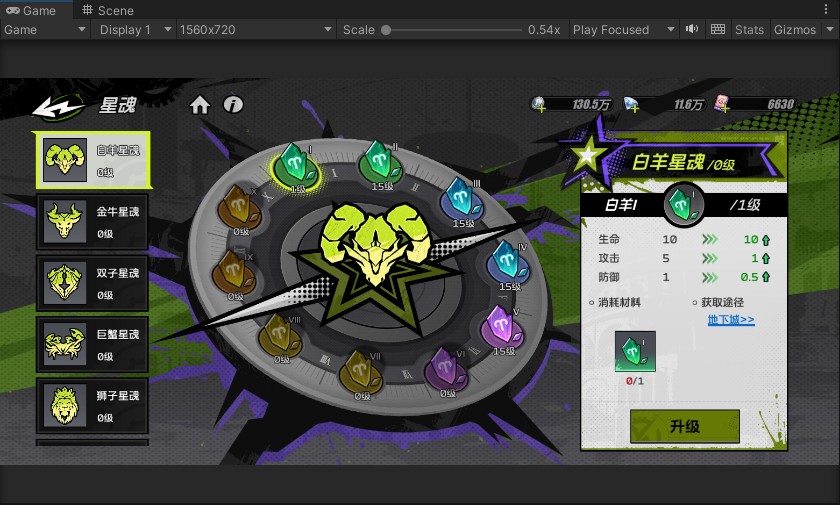Choose gold crystal node X
This screenshot has width=840, height=505.
coord(237,208)
